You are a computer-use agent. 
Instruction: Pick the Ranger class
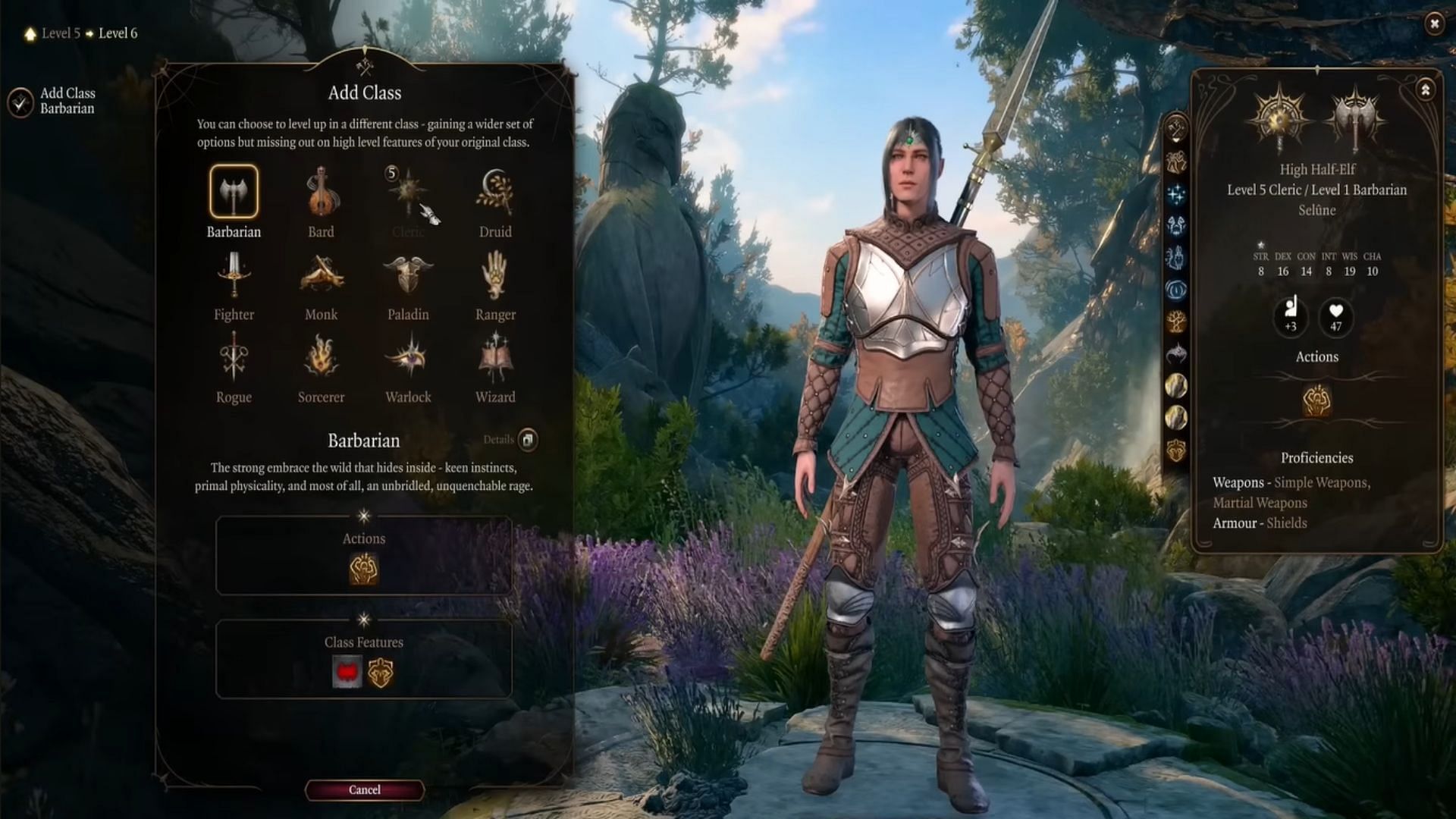coord(495,275)
